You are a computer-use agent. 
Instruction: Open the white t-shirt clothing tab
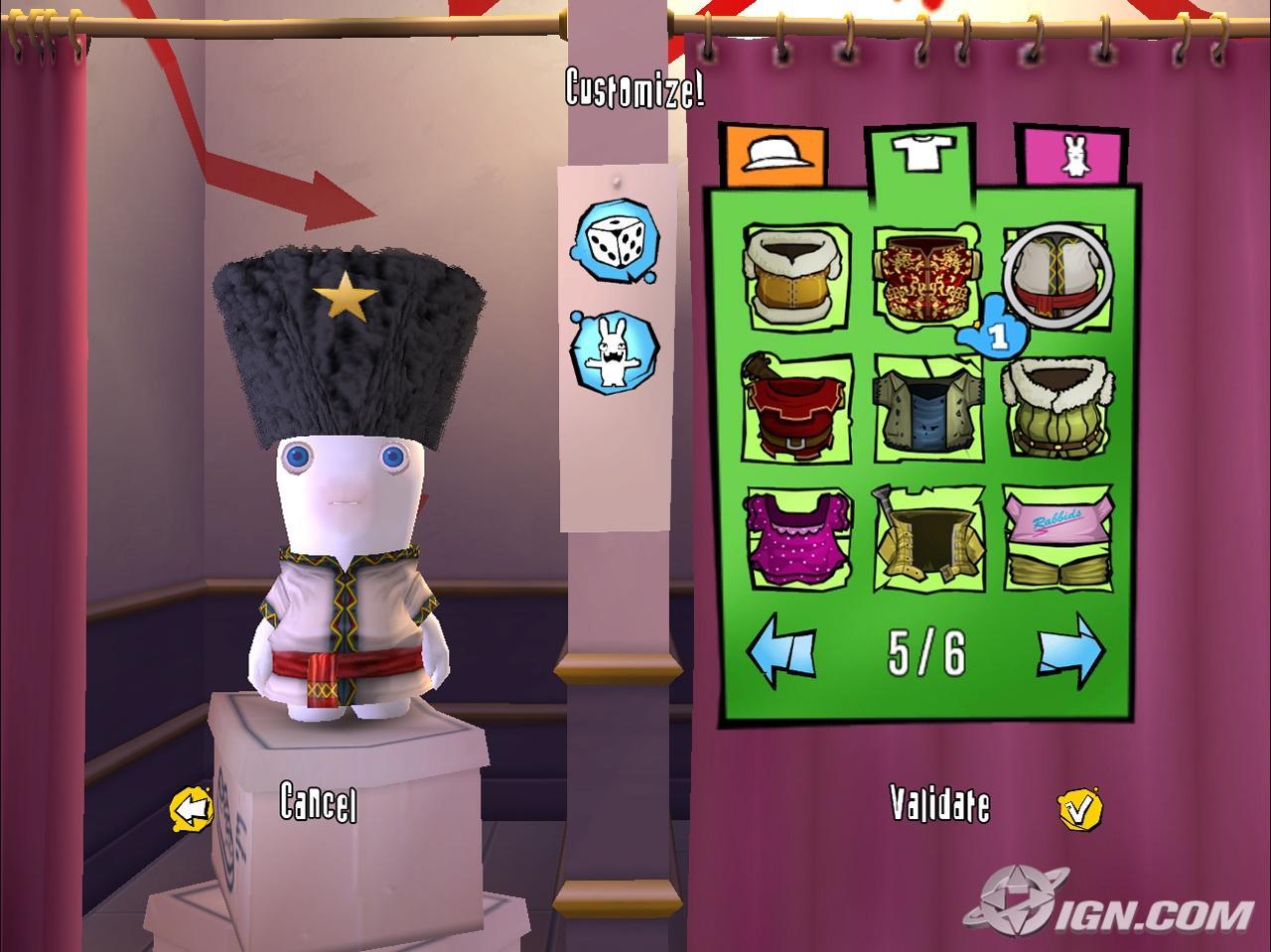[922, 155]
